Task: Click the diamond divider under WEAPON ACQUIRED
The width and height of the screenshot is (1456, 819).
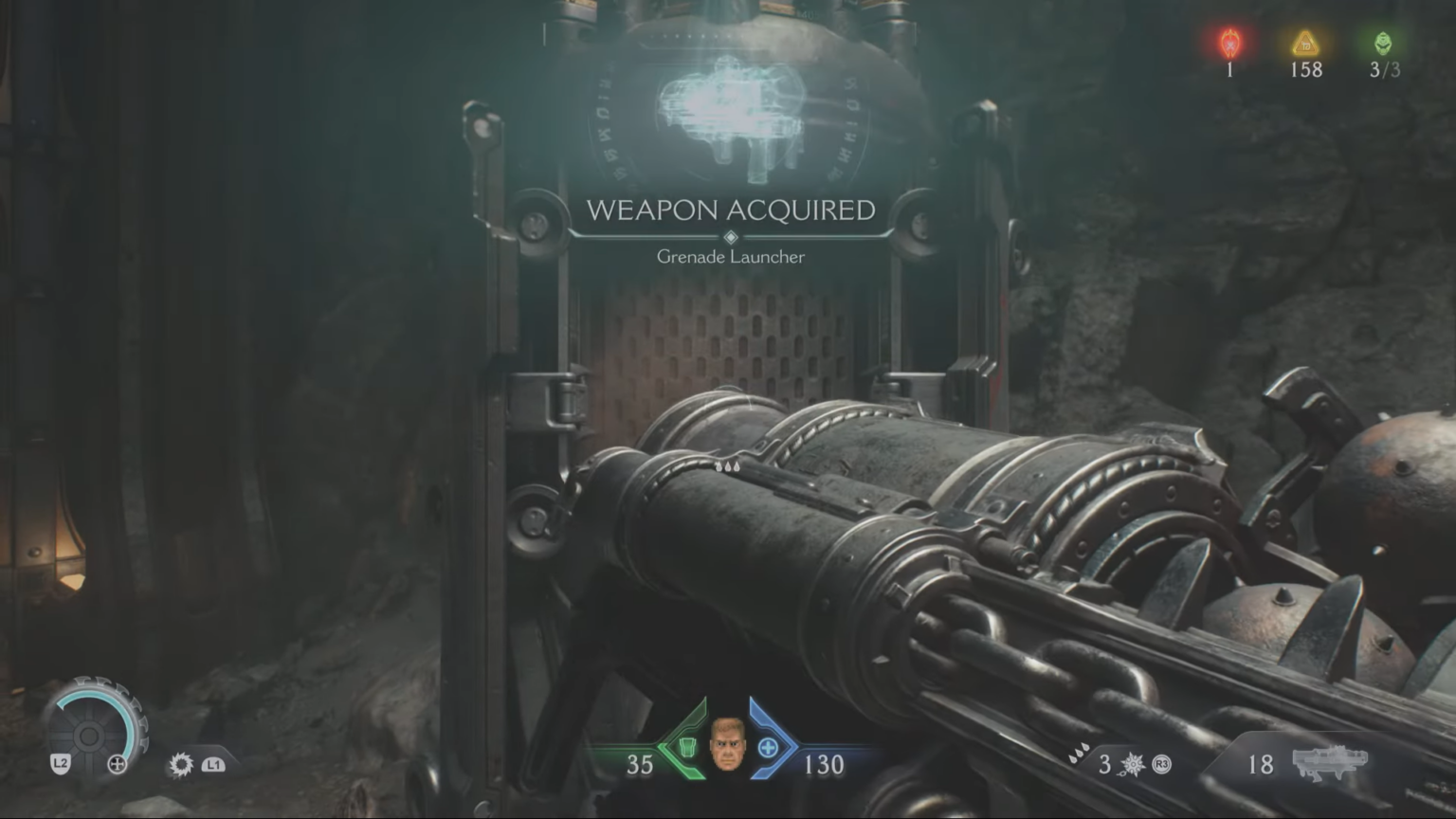Action: pyautogui.click(x=730, y=235)
